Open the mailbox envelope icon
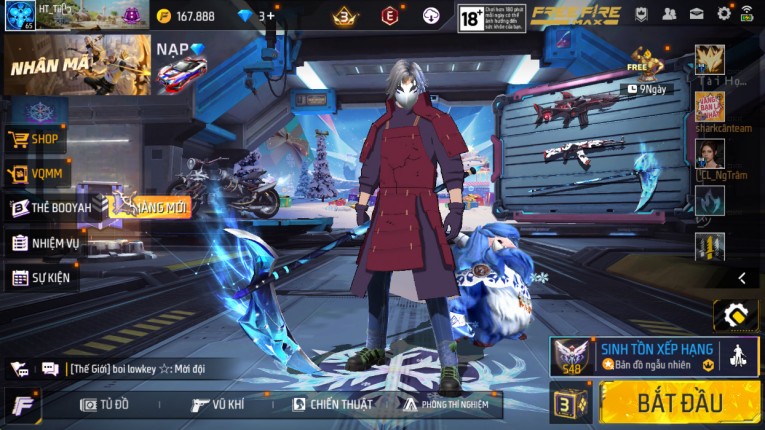Viewport: 765px width, 430px height. (x=696, y=14)
